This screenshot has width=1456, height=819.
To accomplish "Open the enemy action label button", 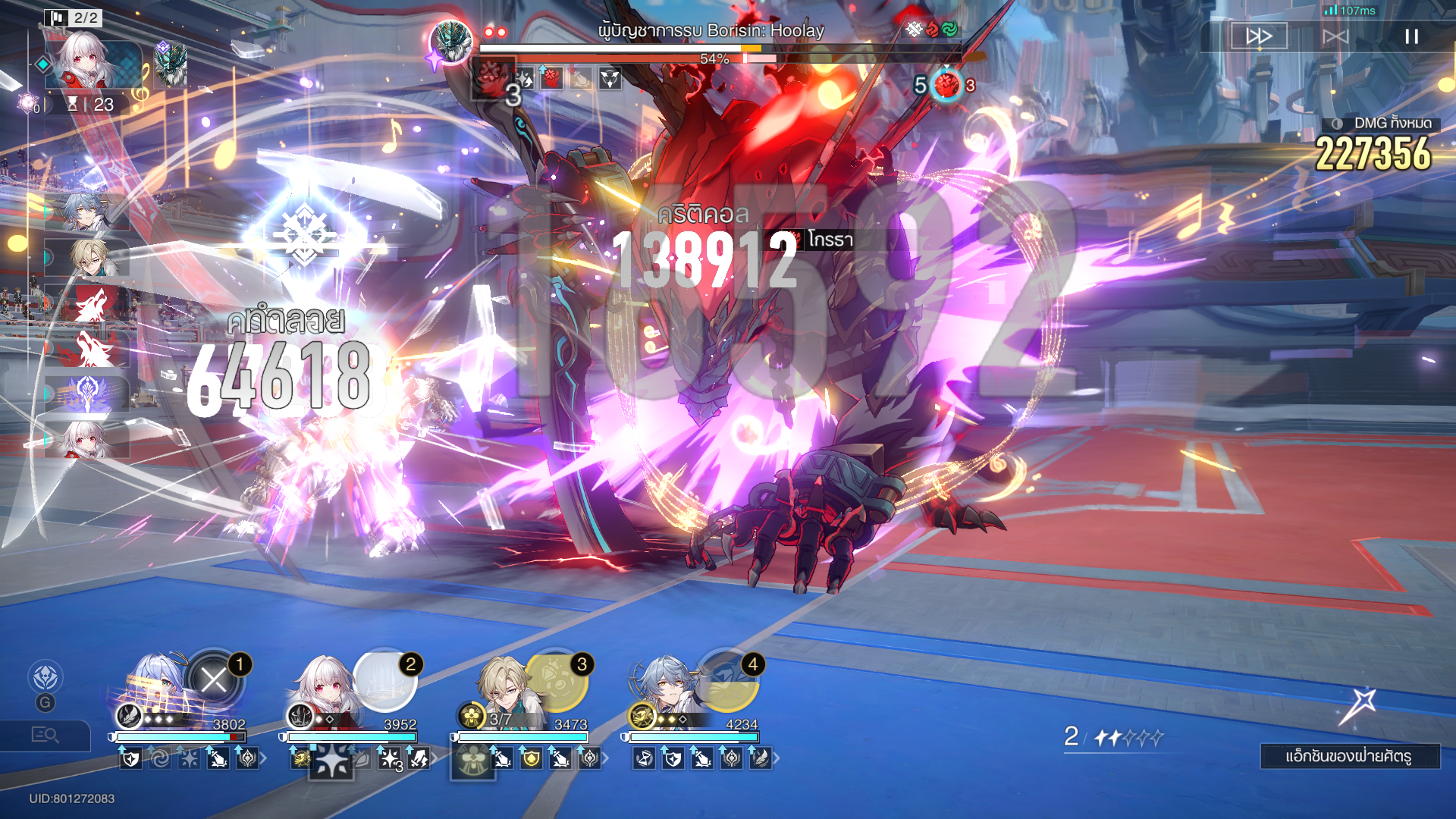I will pos(1349,756).
